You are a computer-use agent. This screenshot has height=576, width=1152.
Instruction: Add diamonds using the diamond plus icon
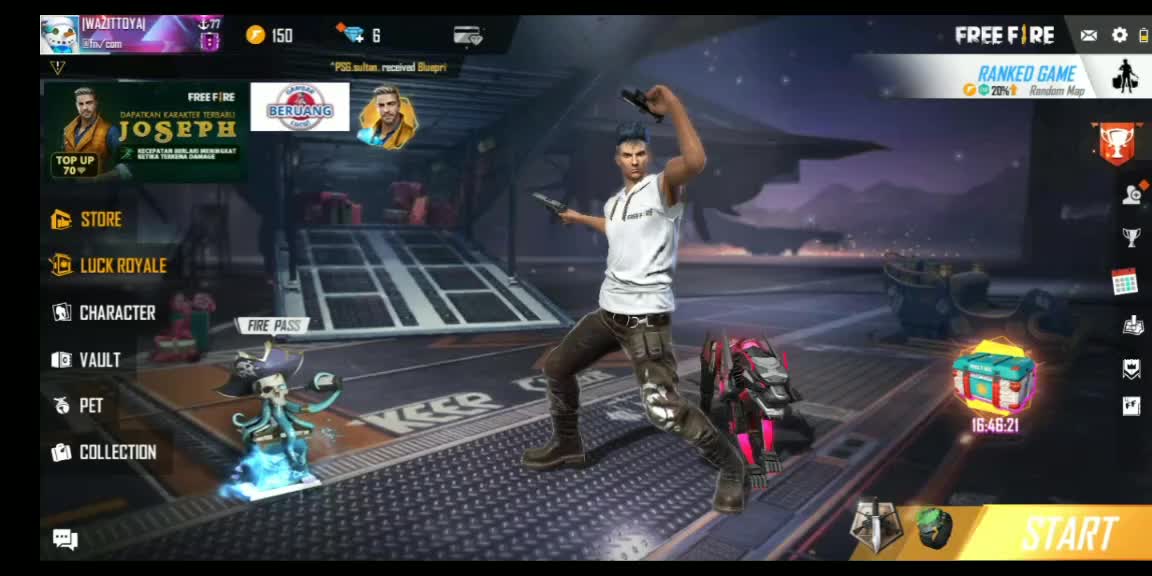tap(353, 35)
